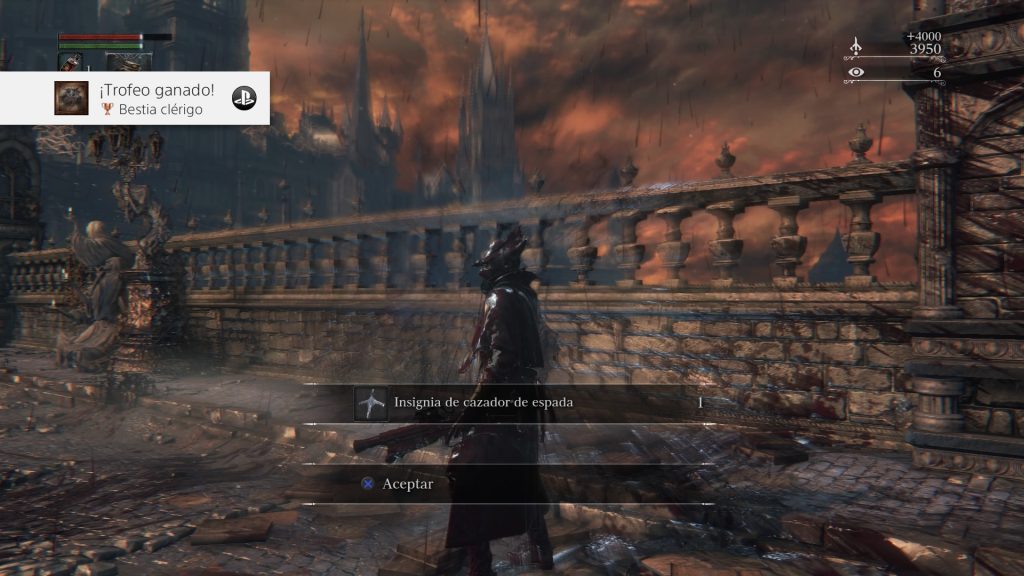The image size is (1024, 576).
Task: Accept the item with the Aceptar button
Action: [407, 483]
